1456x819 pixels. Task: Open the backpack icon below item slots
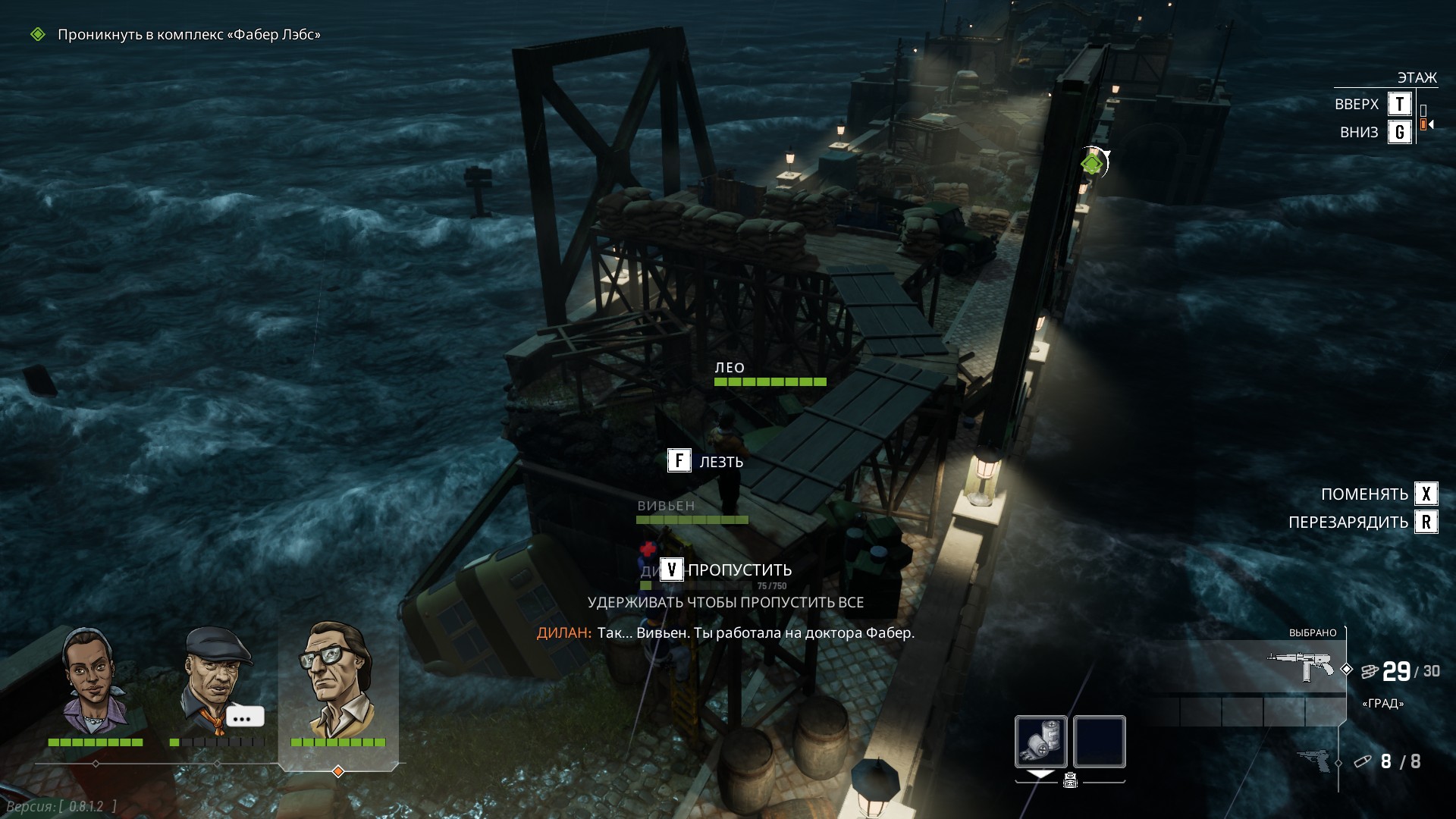click(1070, 780)
